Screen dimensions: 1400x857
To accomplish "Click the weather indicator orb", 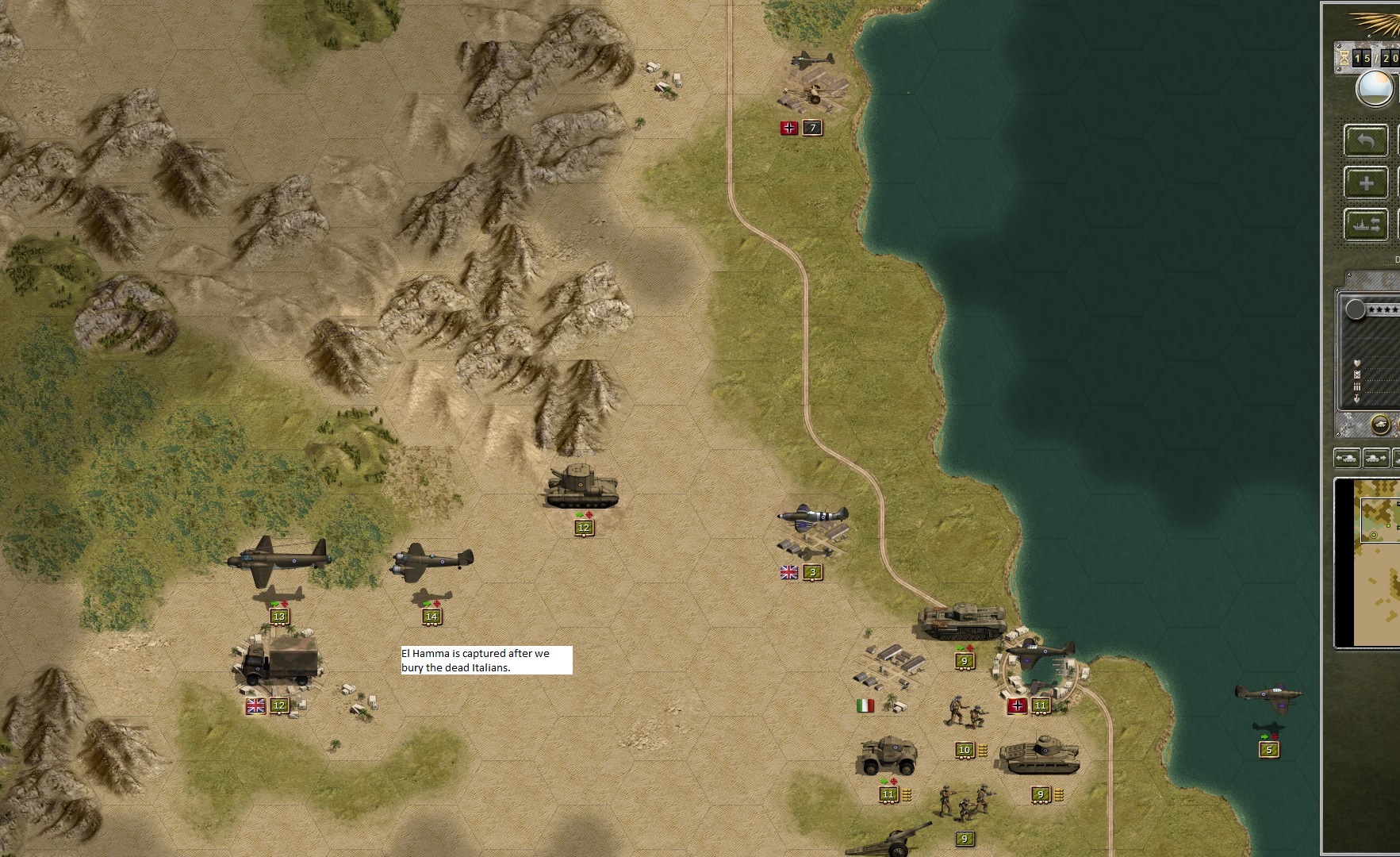I will click(1375, 89).
